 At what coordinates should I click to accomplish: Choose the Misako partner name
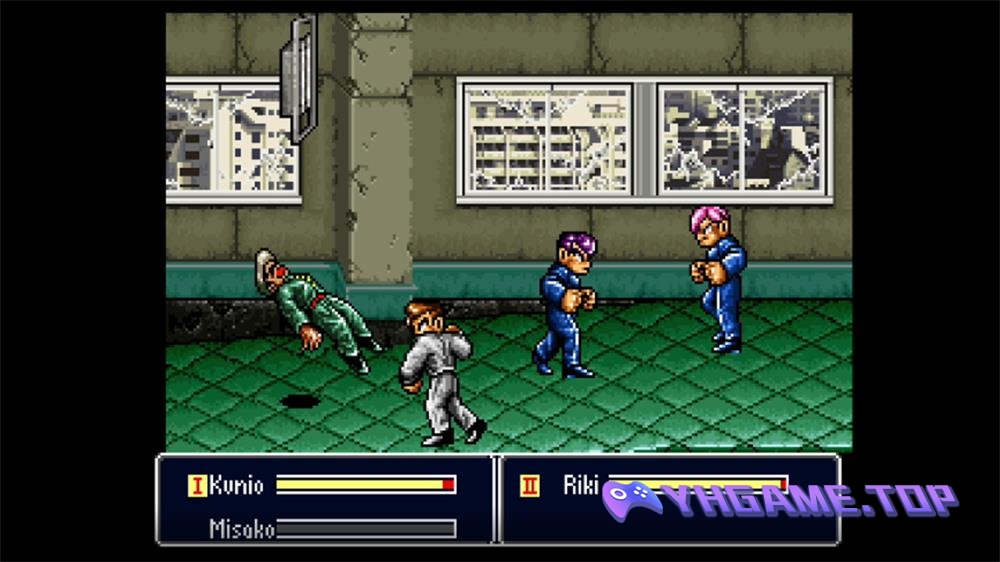pos(241,528)
